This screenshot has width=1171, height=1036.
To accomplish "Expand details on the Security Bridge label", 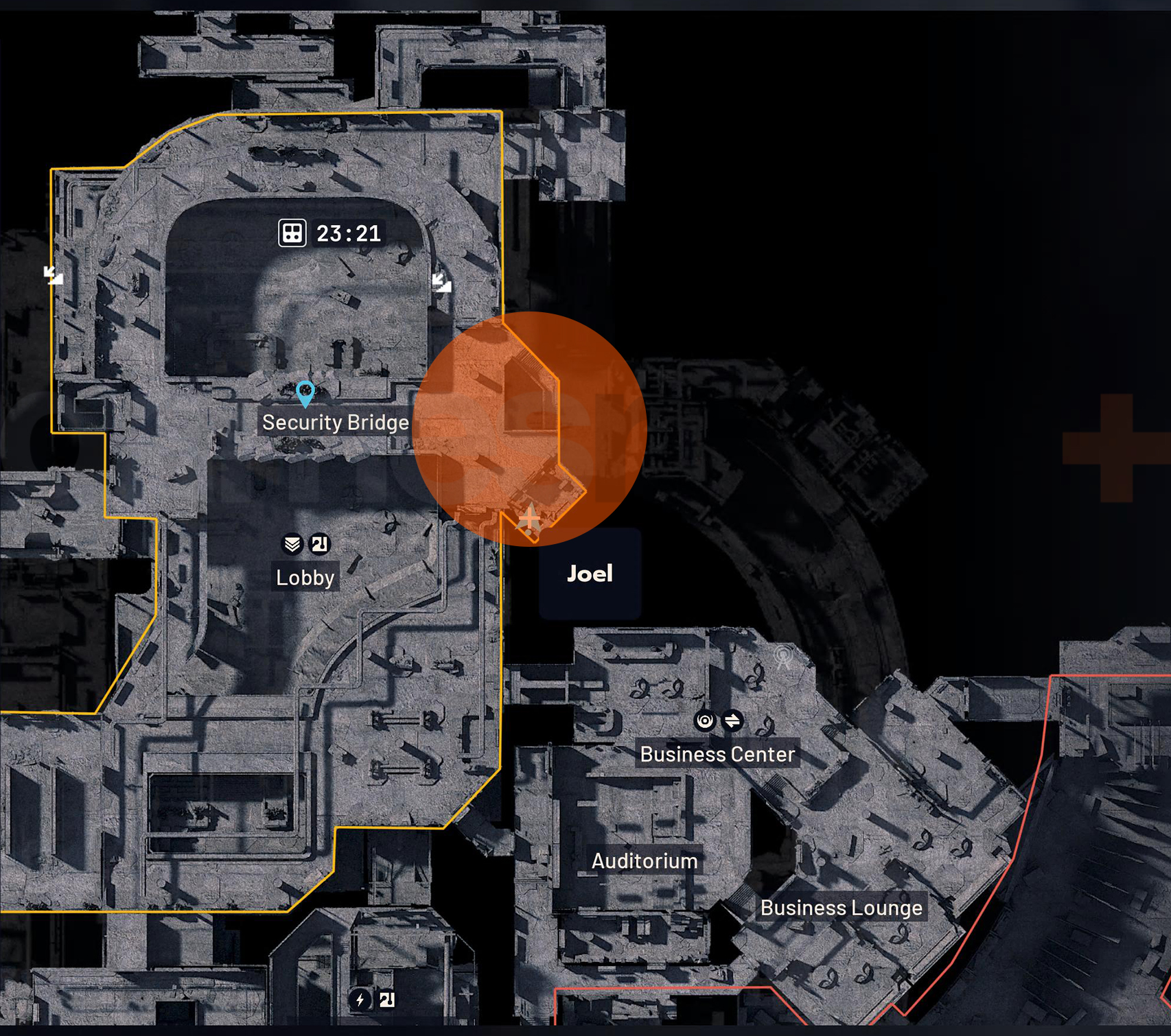I will pos(334,422).
